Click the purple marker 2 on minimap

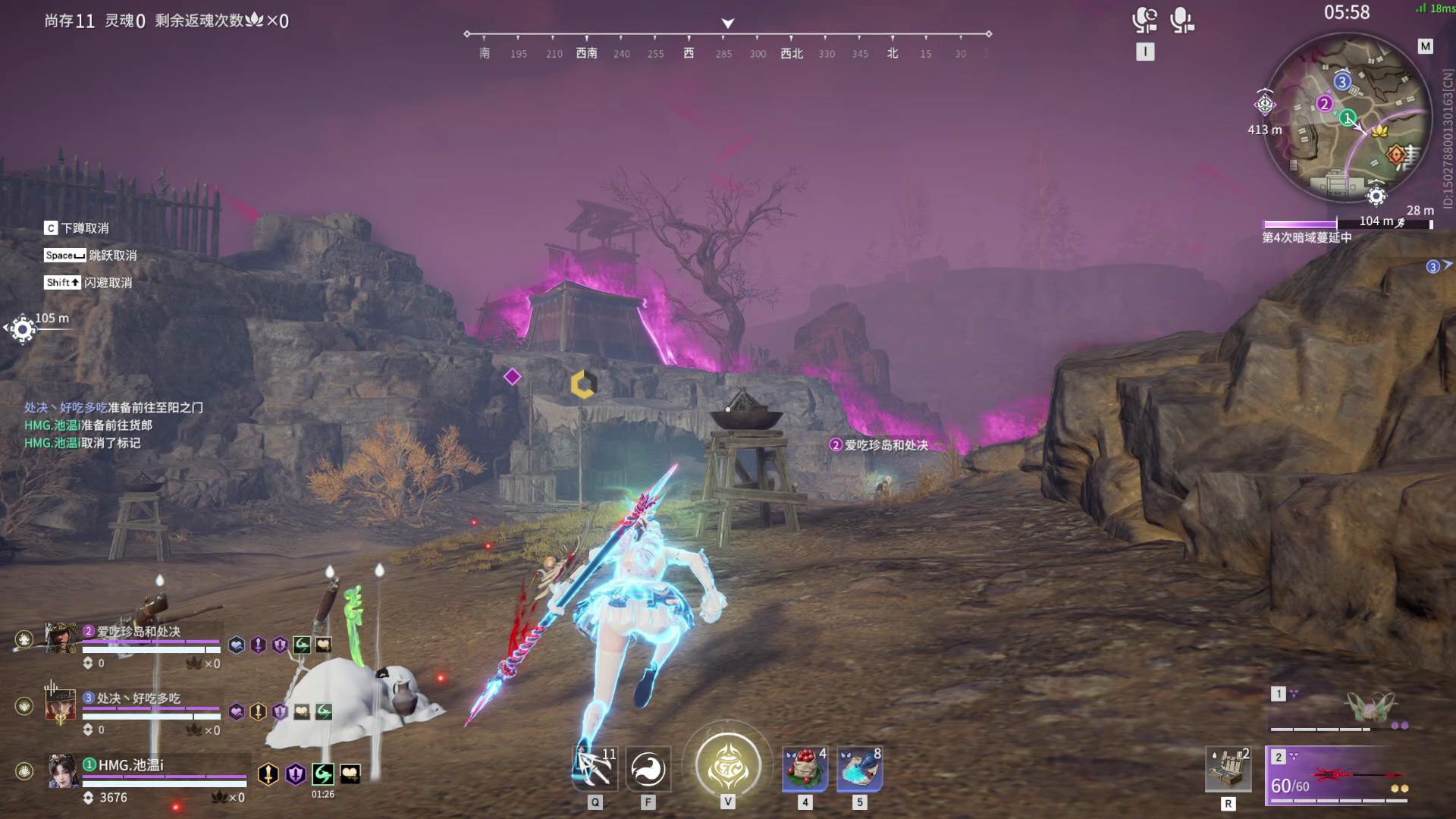point(1324,104)
